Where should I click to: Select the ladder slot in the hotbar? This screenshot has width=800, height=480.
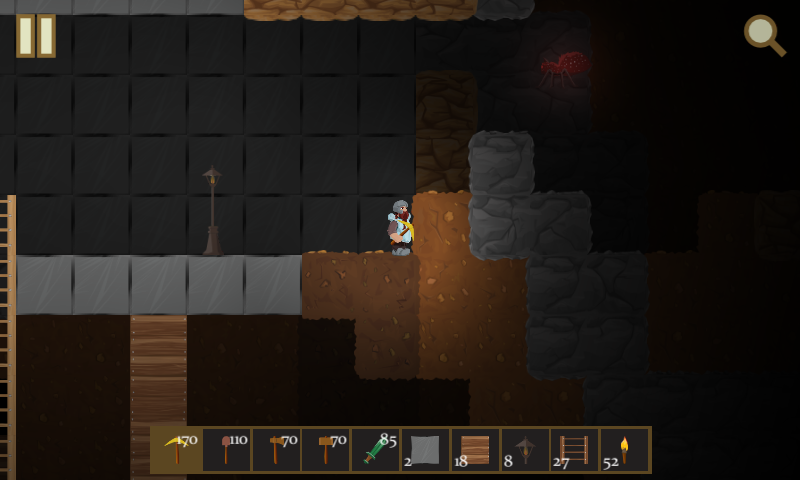[x=575, y=450]
